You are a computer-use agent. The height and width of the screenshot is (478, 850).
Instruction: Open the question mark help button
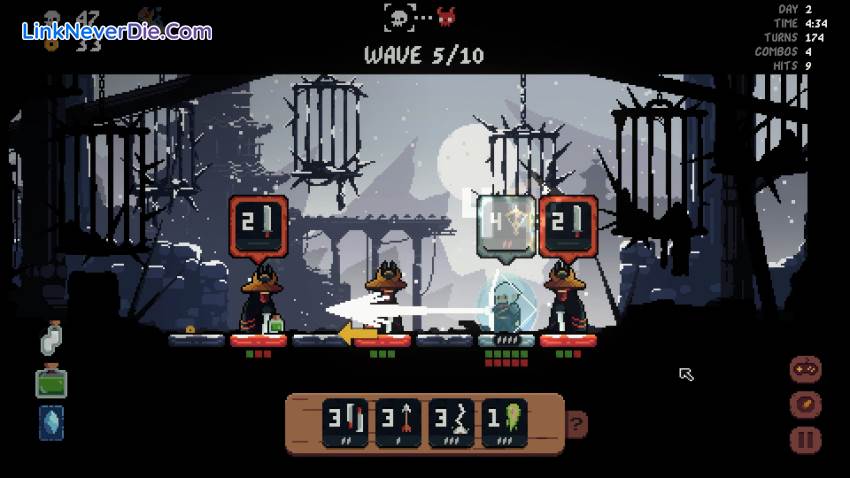tap(576, 422)
